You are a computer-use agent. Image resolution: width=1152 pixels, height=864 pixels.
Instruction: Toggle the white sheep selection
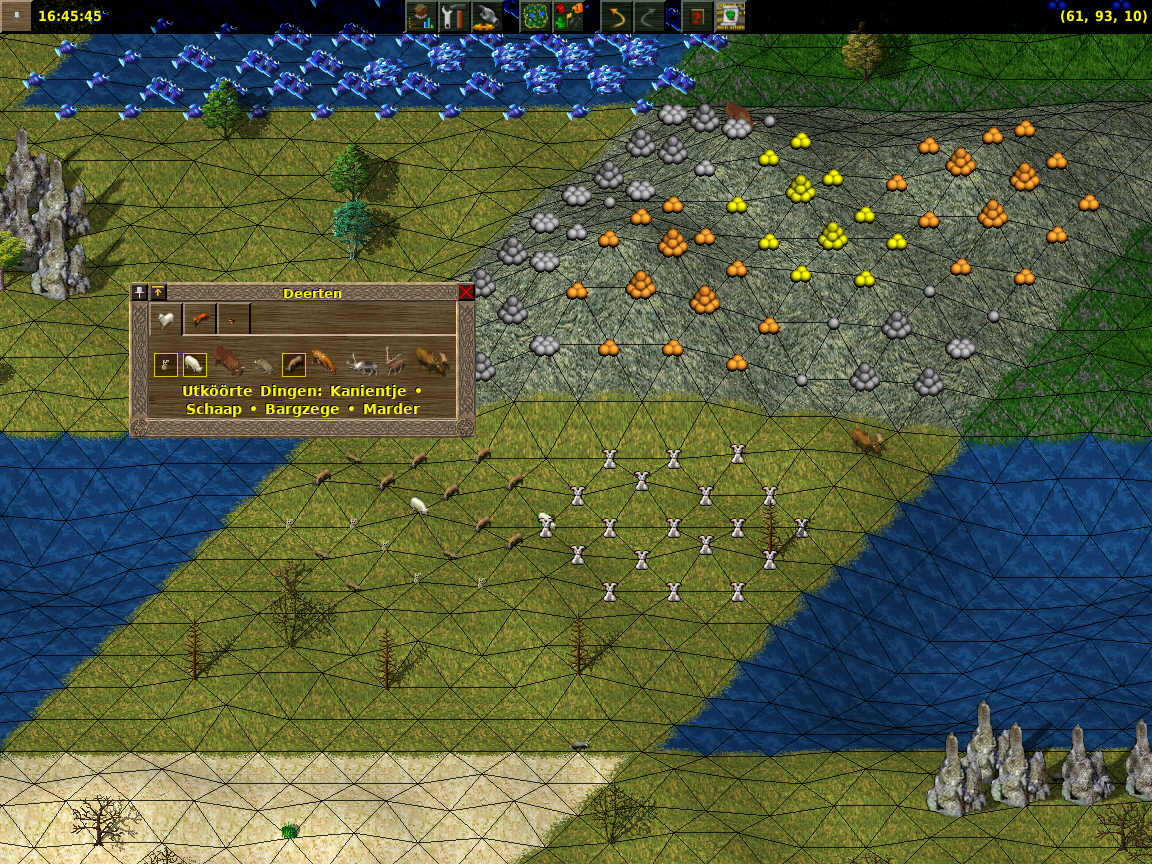(x=194, y=364)
